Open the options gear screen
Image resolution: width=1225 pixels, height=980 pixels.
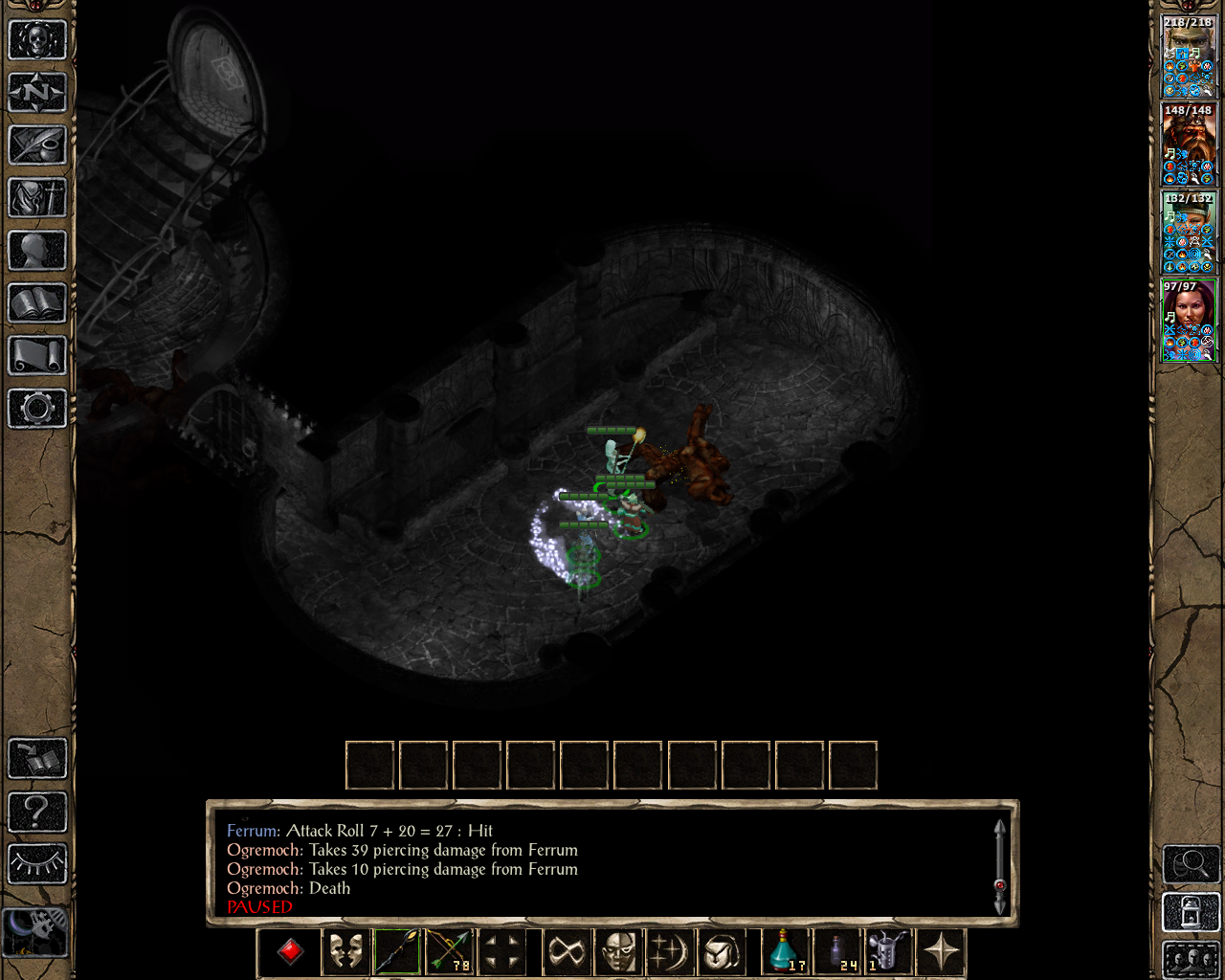[38, 410]
